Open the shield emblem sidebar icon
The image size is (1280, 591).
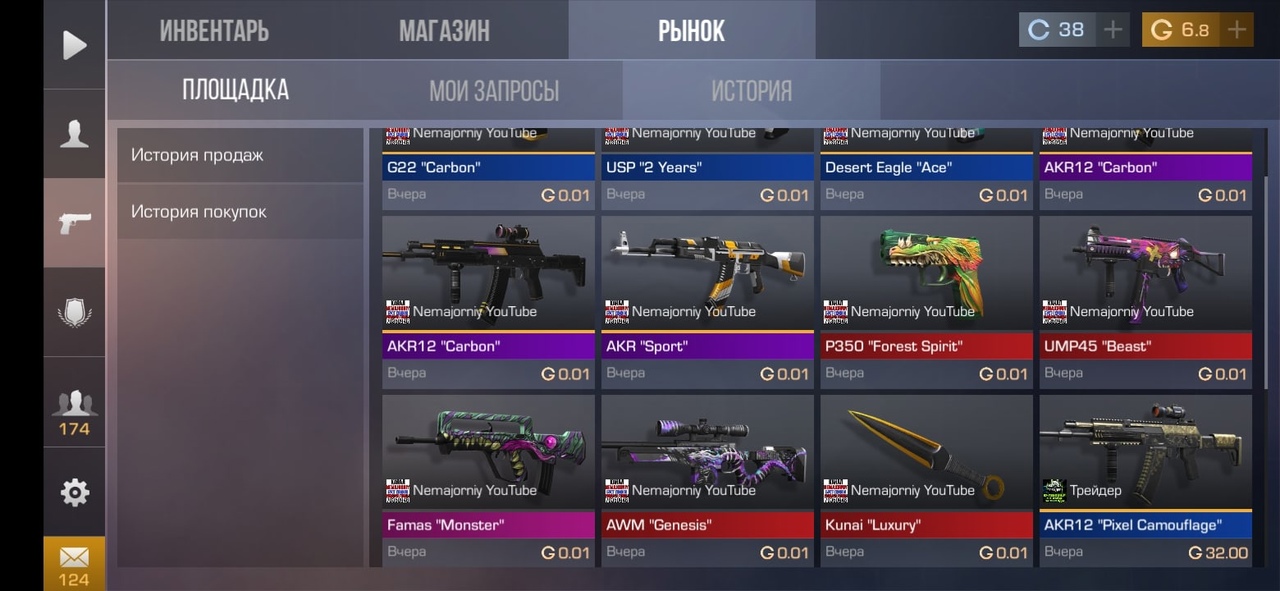[x=74, y=312]
